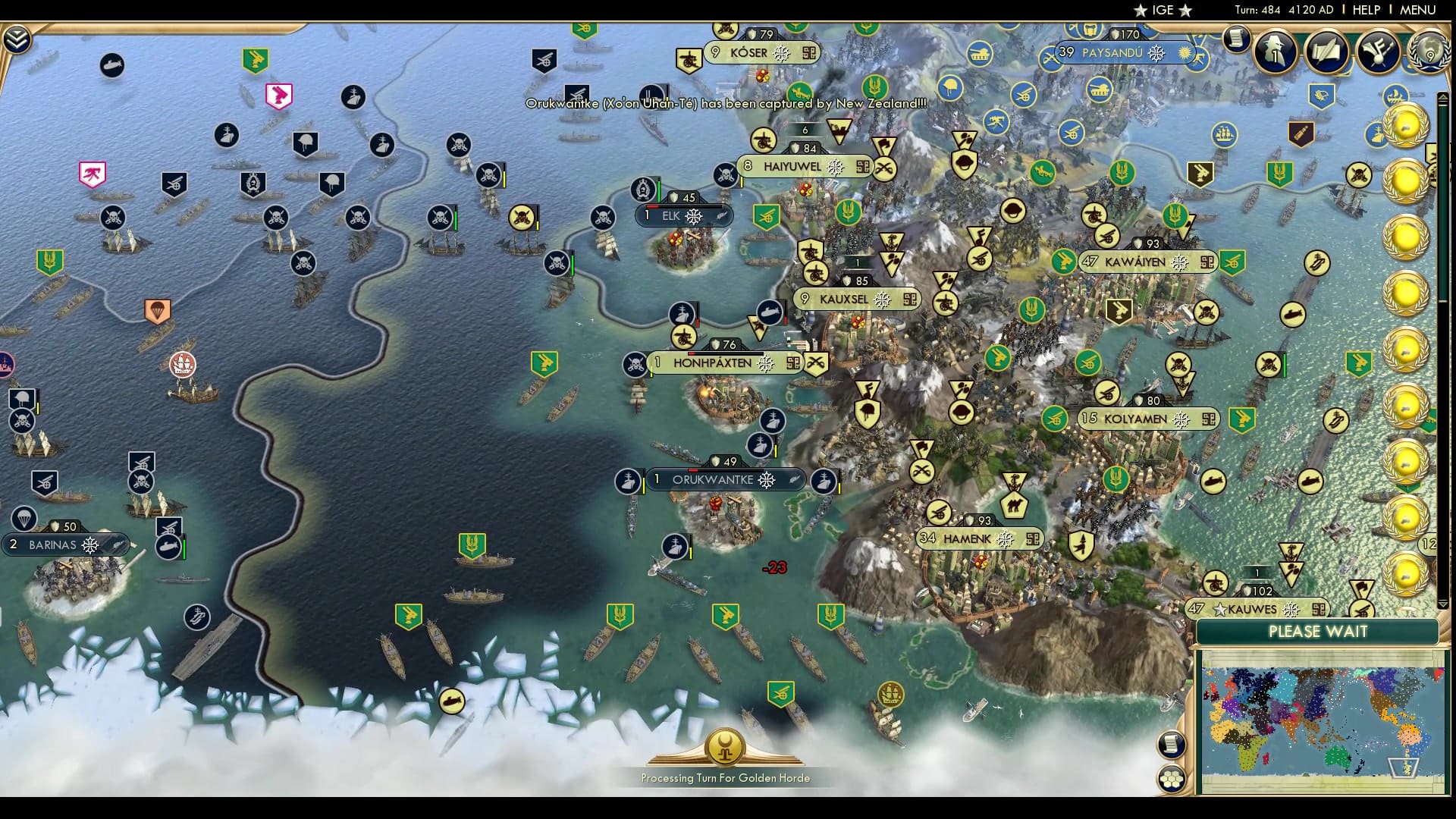Click the scroll icon above the hex button
This screenshot has width=1456, height=819.
(1173, 745)
